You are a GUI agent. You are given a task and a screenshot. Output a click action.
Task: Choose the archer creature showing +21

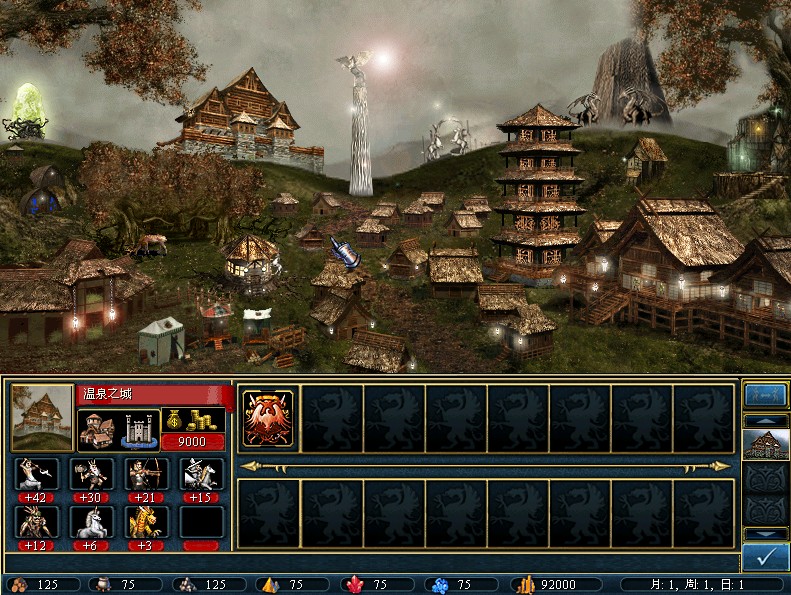(x=146, y=474)
